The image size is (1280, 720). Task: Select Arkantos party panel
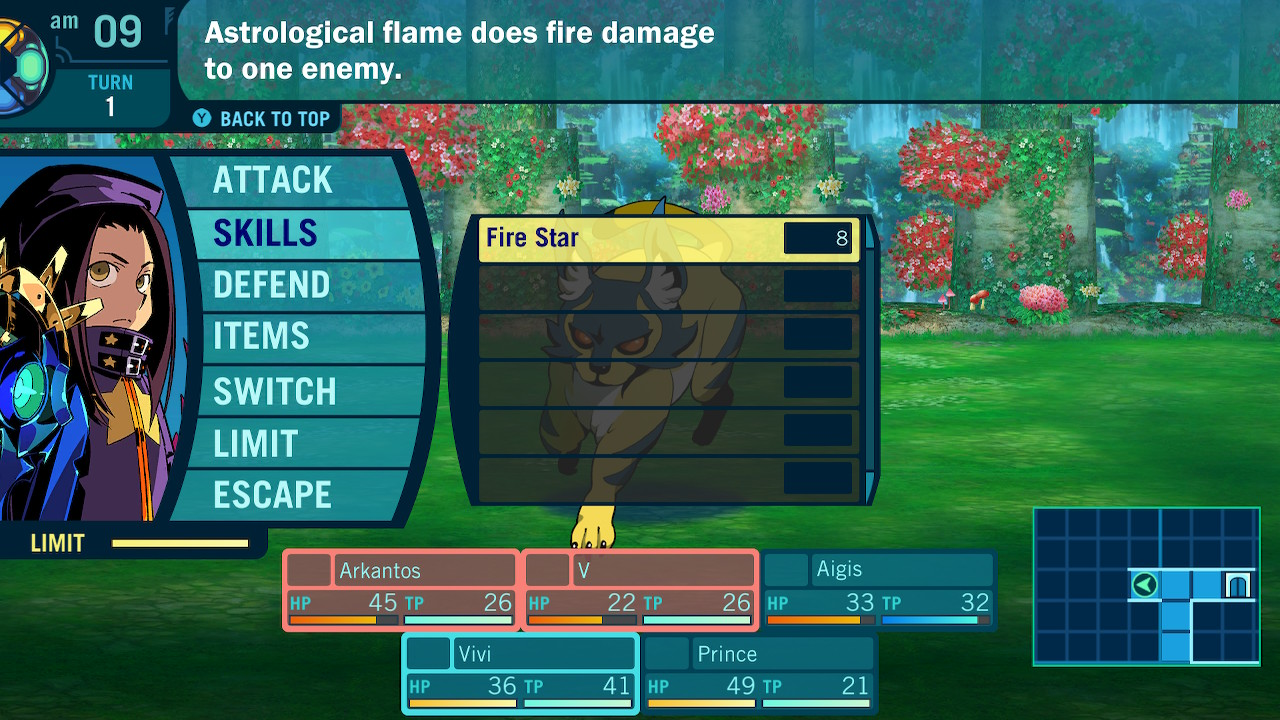coord(401,590)
